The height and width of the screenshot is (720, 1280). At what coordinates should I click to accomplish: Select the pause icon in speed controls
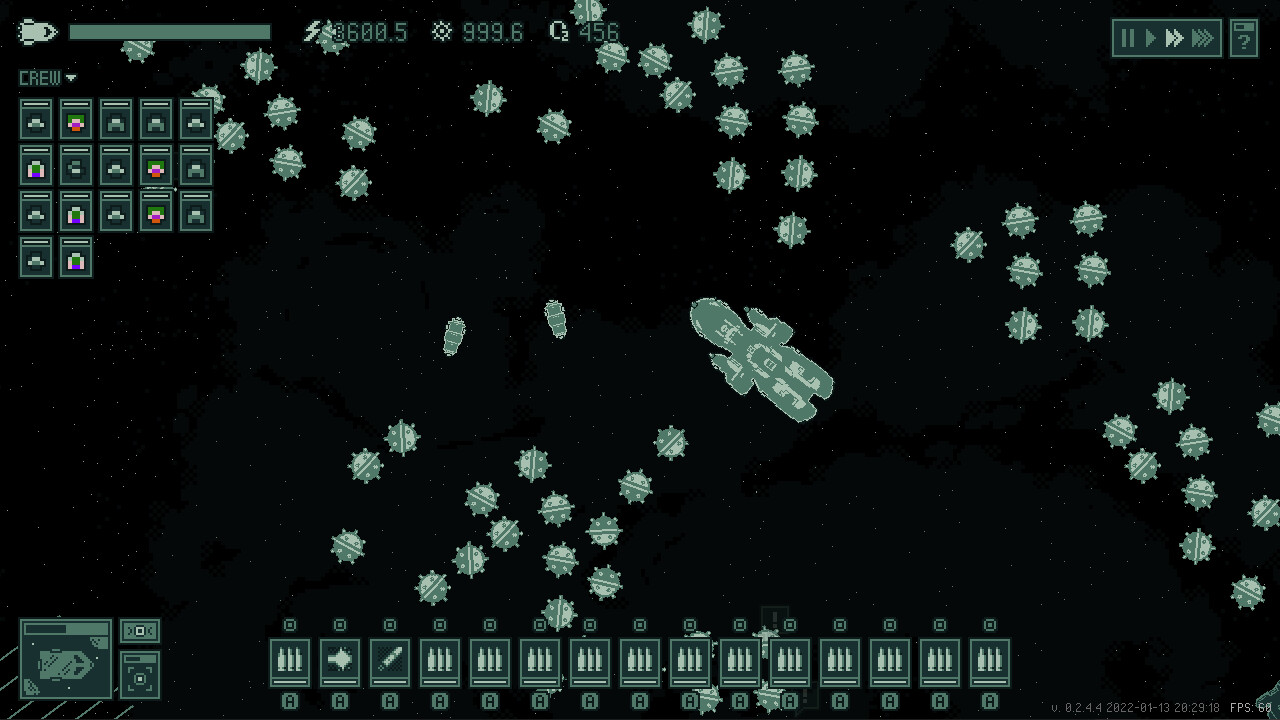tap(1127, 38)
